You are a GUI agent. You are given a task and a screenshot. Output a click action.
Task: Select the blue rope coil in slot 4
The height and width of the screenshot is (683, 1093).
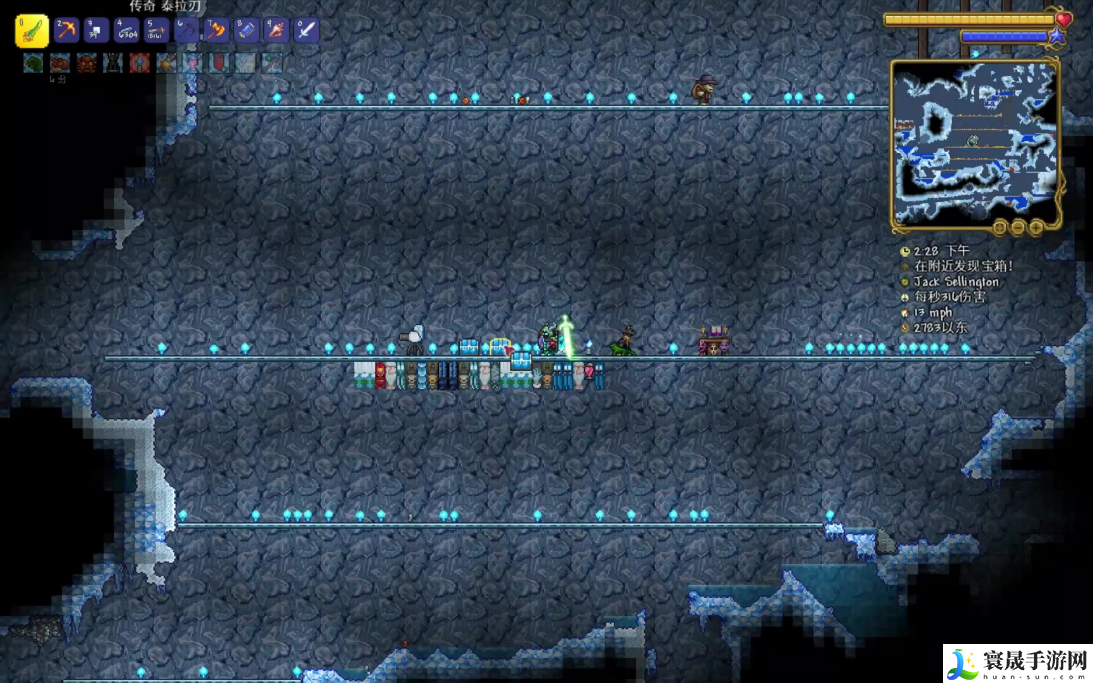pyautogui.click(x=126, y=30)
